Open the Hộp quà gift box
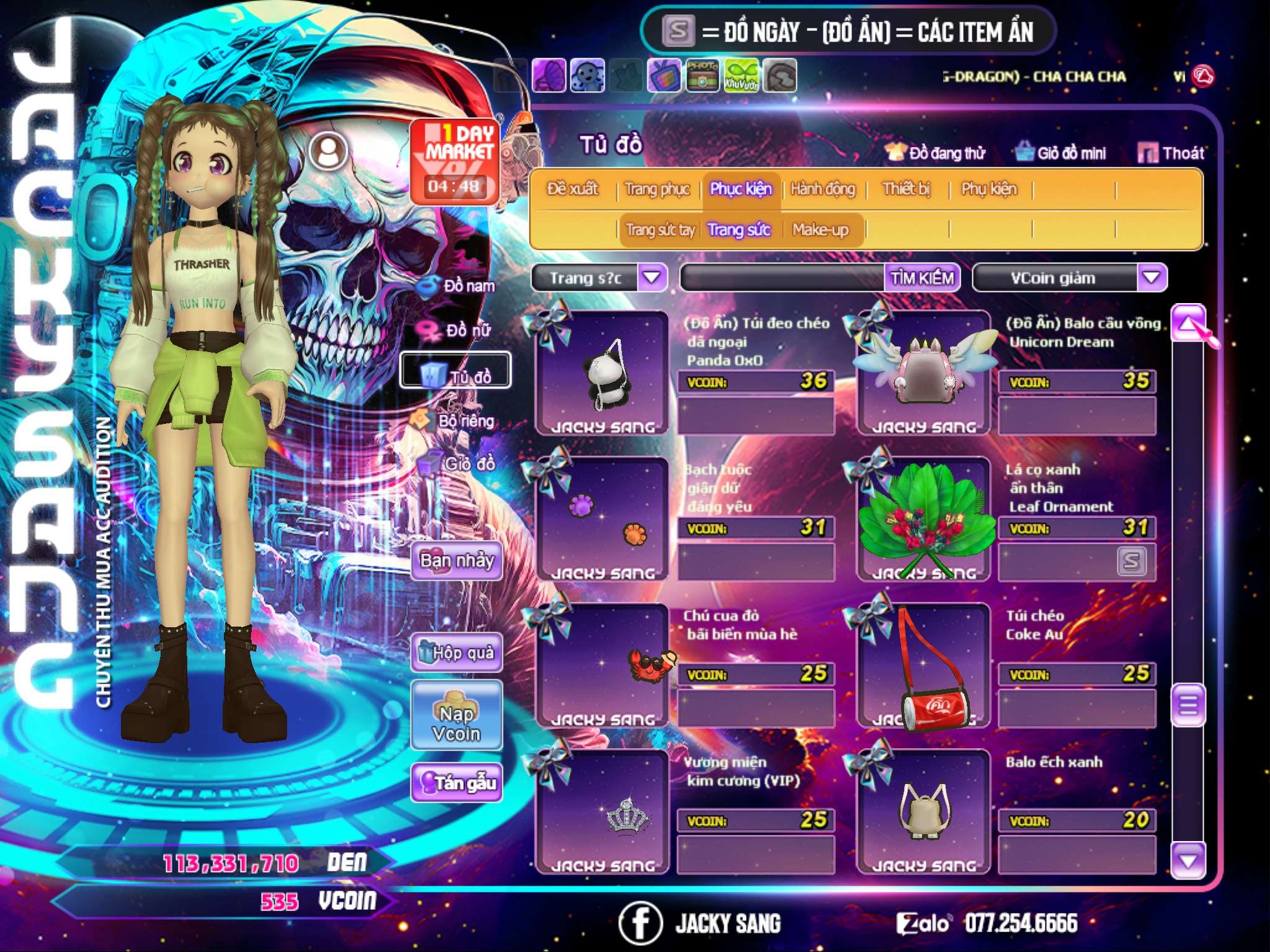The image size is (1270, 952). 456,653
